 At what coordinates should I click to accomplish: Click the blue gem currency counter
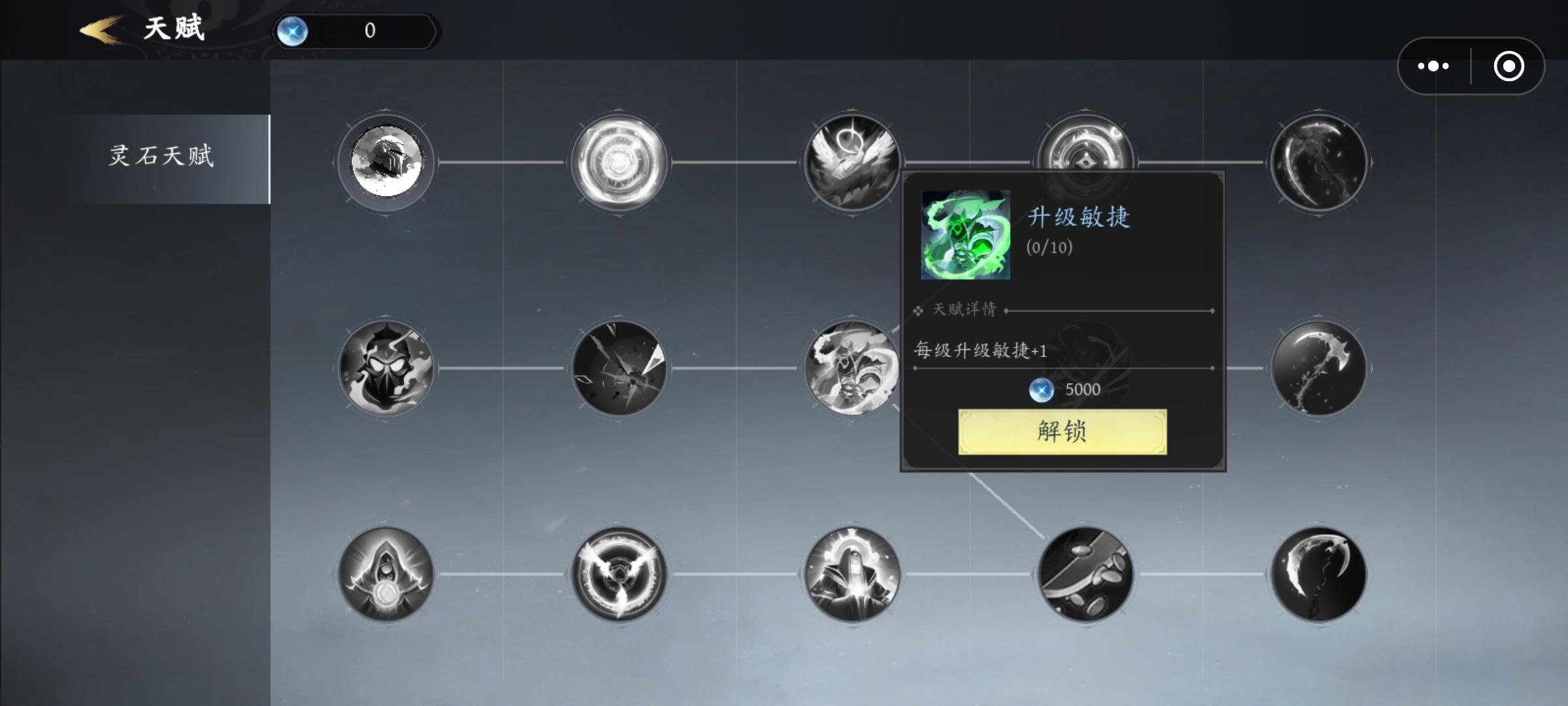[x=356, y=30]
